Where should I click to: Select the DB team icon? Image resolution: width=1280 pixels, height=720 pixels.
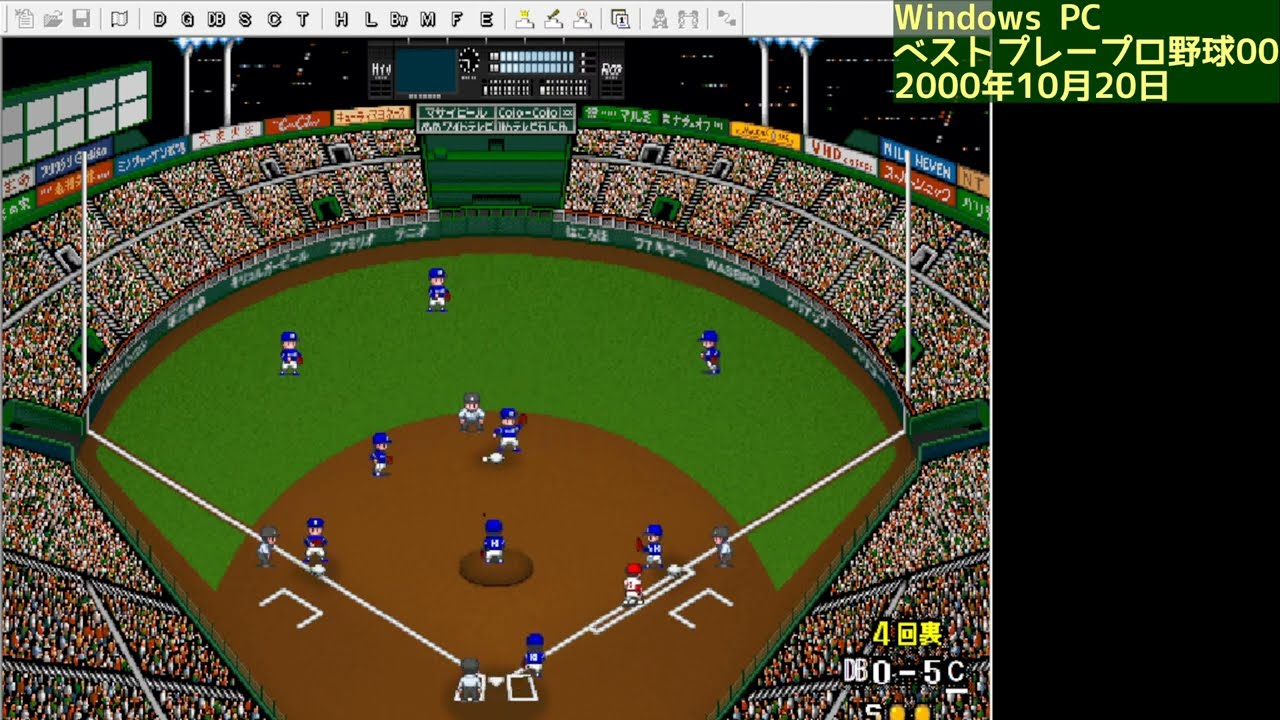[216, 16]
